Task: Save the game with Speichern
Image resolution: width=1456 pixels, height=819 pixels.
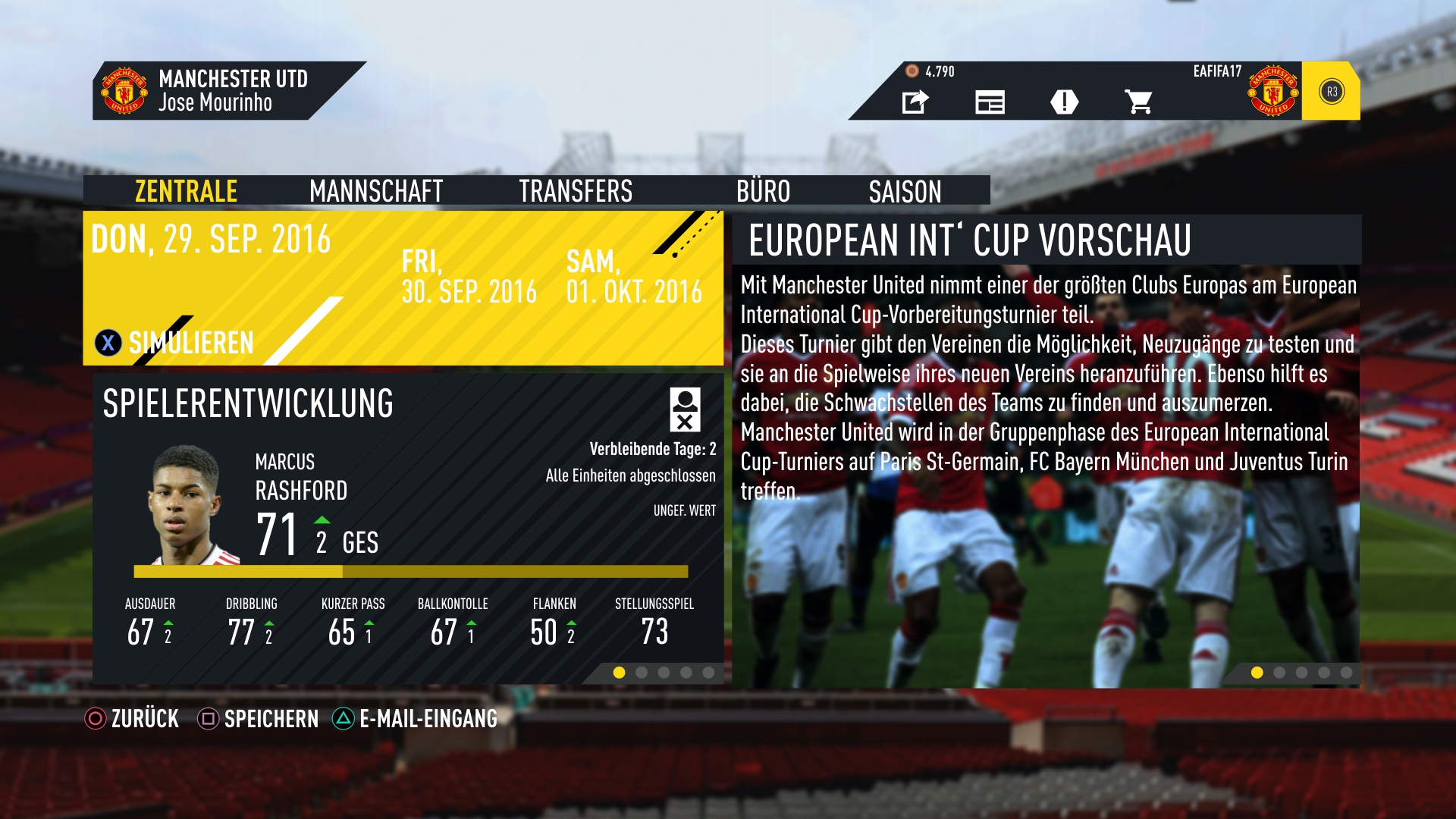Action: coord(259,718)
